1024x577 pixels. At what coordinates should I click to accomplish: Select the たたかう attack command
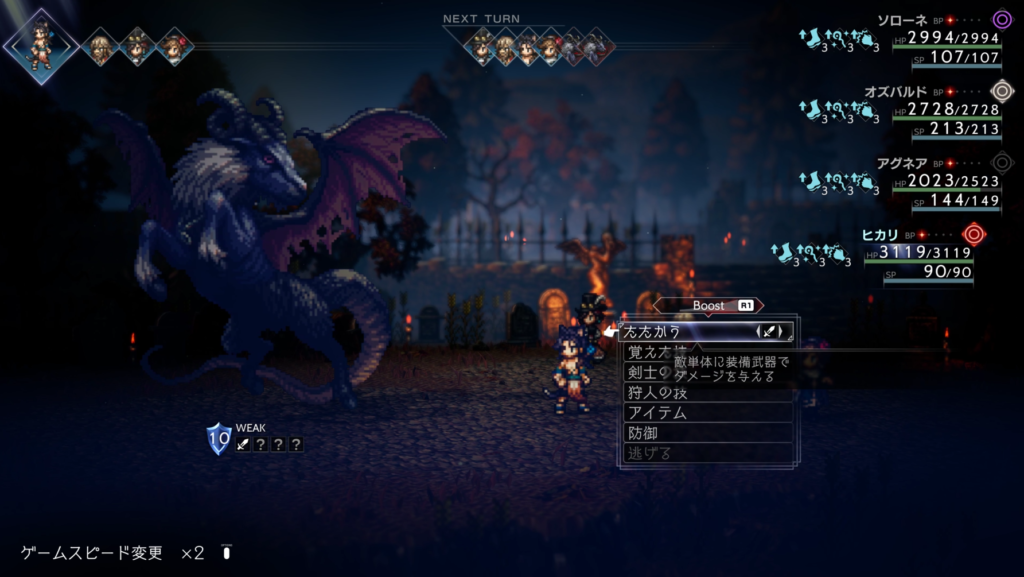click(x=680, y=331)
